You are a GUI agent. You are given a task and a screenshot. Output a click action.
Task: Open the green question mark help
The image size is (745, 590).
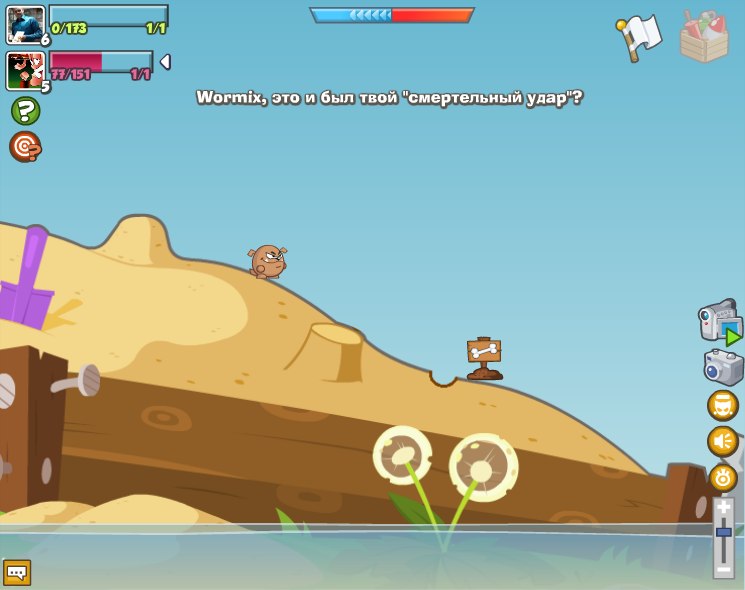(x=25, y=110)
